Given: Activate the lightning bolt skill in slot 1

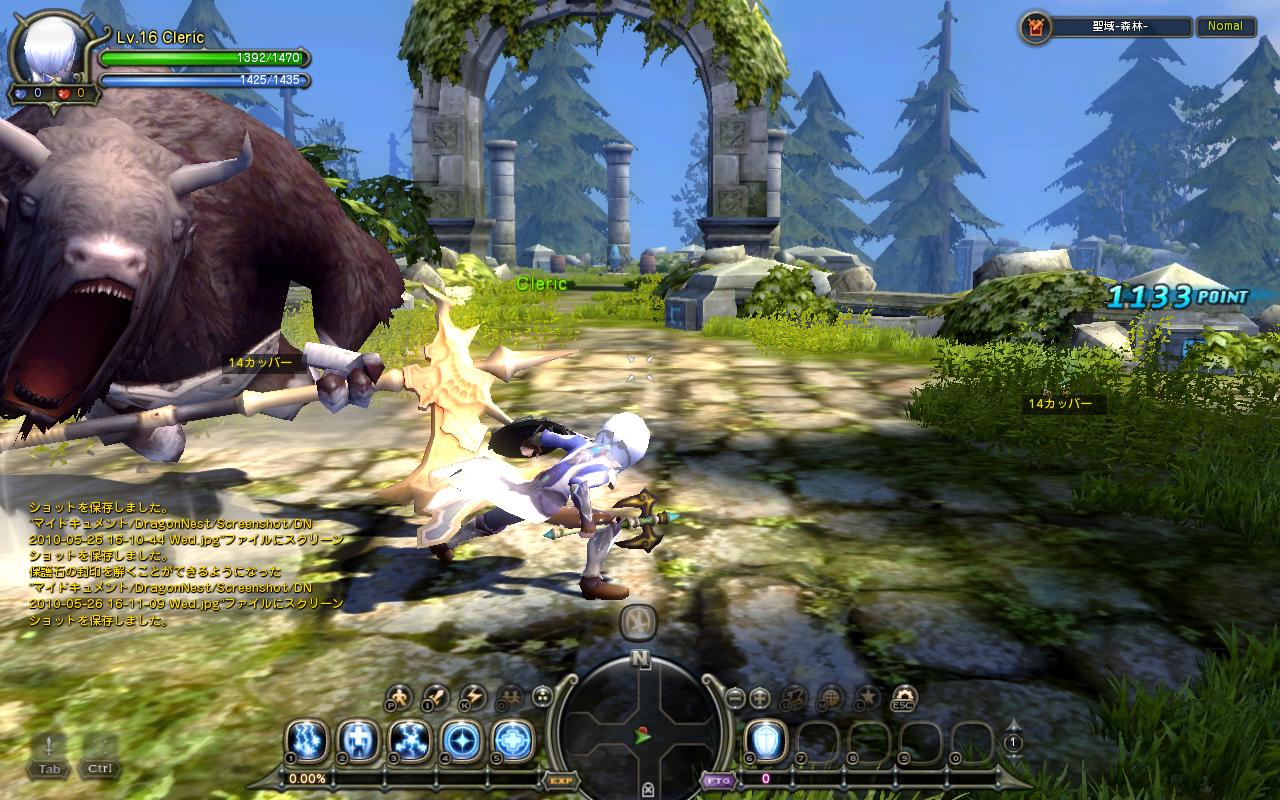Looking at the screenshot, I should pos(306,741).
